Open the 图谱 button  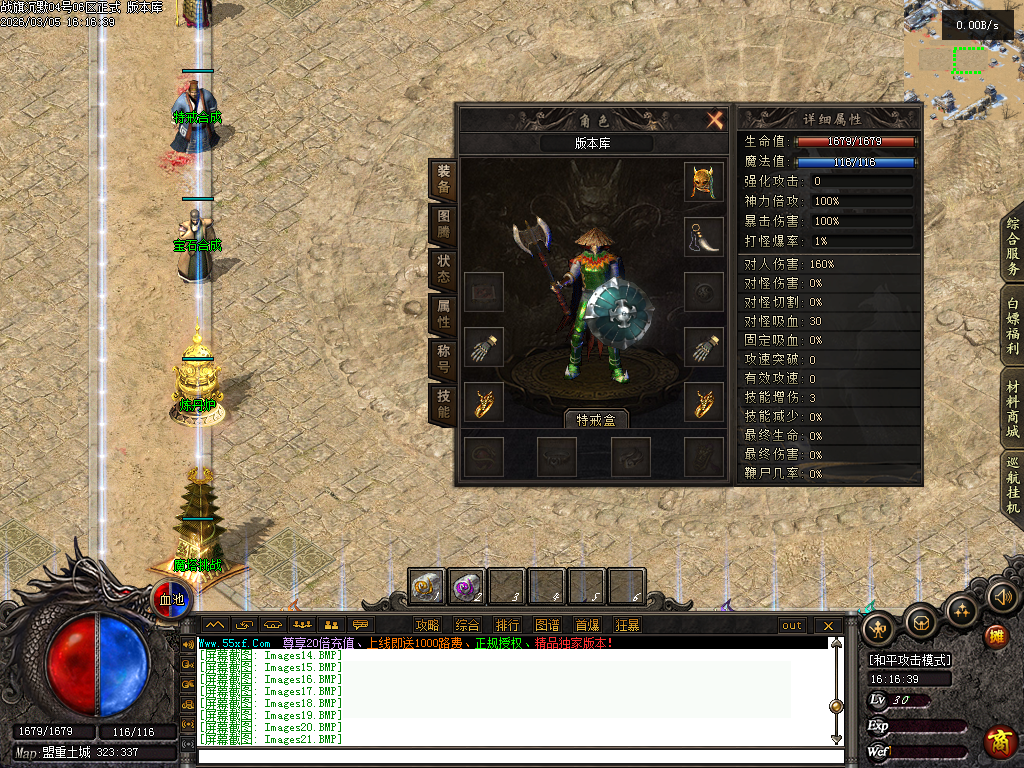coord(547,625)
